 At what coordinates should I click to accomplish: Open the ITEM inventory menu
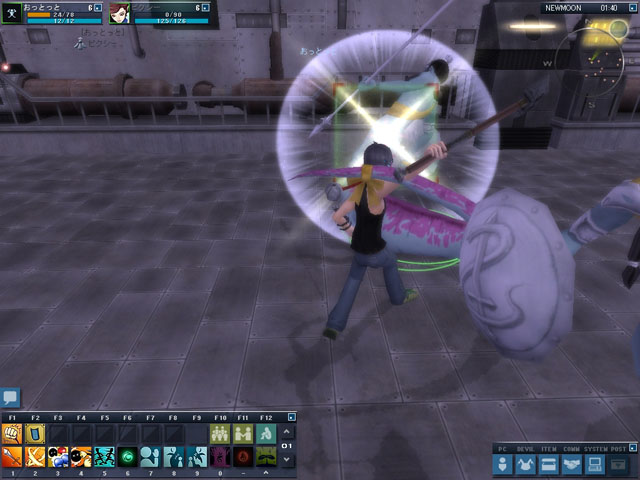(x=549, y=465)
